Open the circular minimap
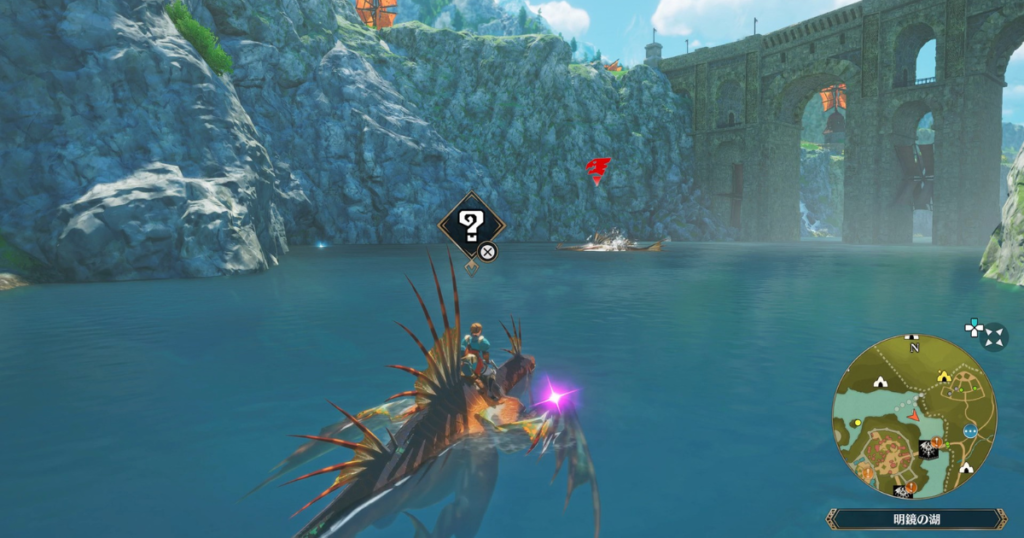 [x=914, y=416]
